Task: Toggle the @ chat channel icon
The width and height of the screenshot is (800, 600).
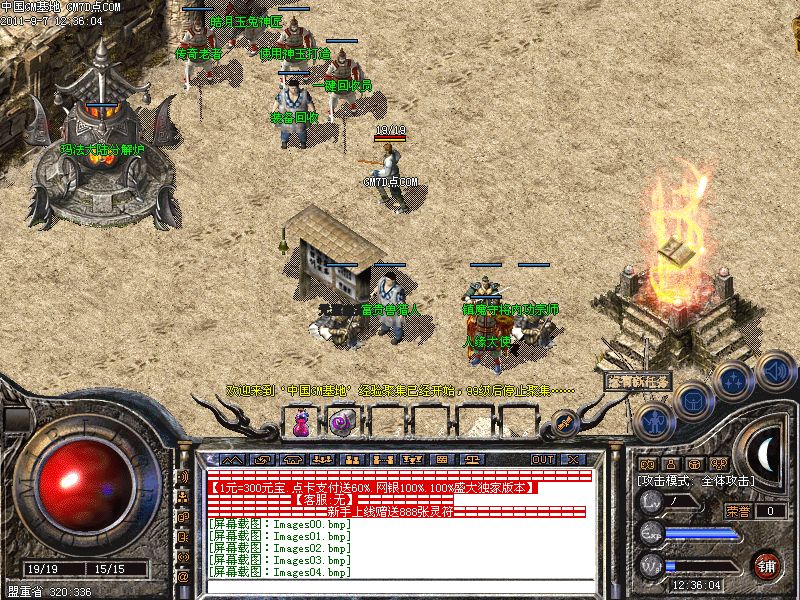Action: click(x=183, y=577)
